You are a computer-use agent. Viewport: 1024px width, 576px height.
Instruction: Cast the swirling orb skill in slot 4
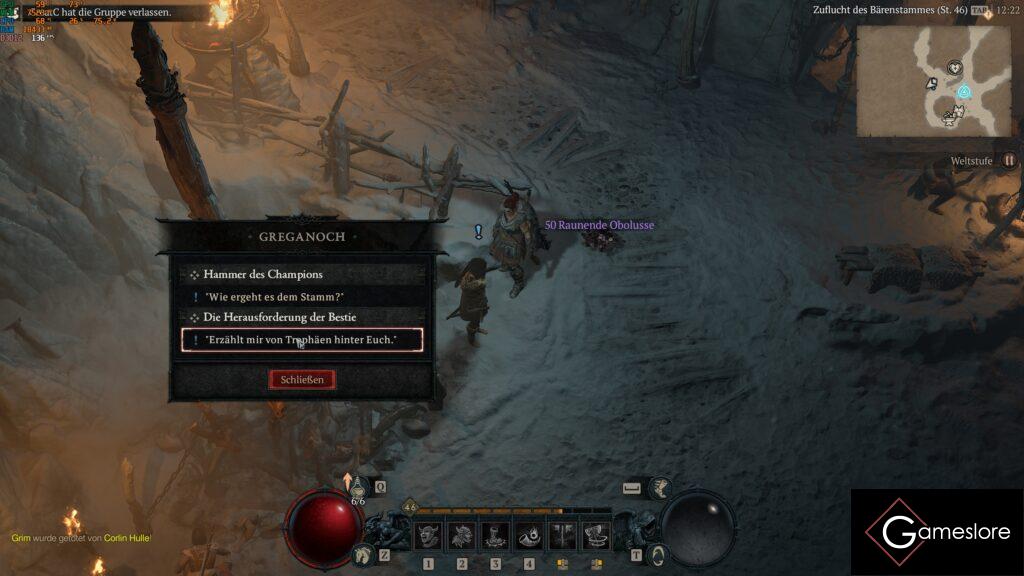tap(529, 536)
